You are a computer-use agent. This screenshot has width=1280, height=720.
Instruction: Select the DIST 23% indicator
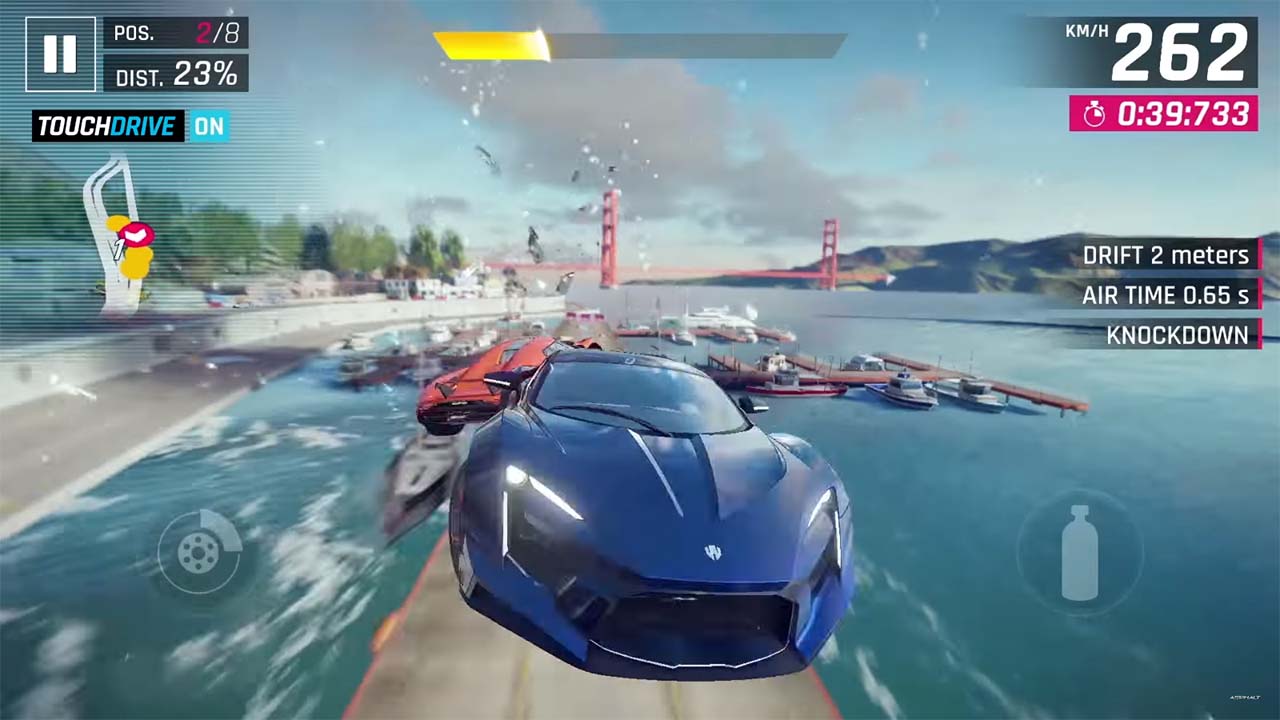click(x=176, y=75)
